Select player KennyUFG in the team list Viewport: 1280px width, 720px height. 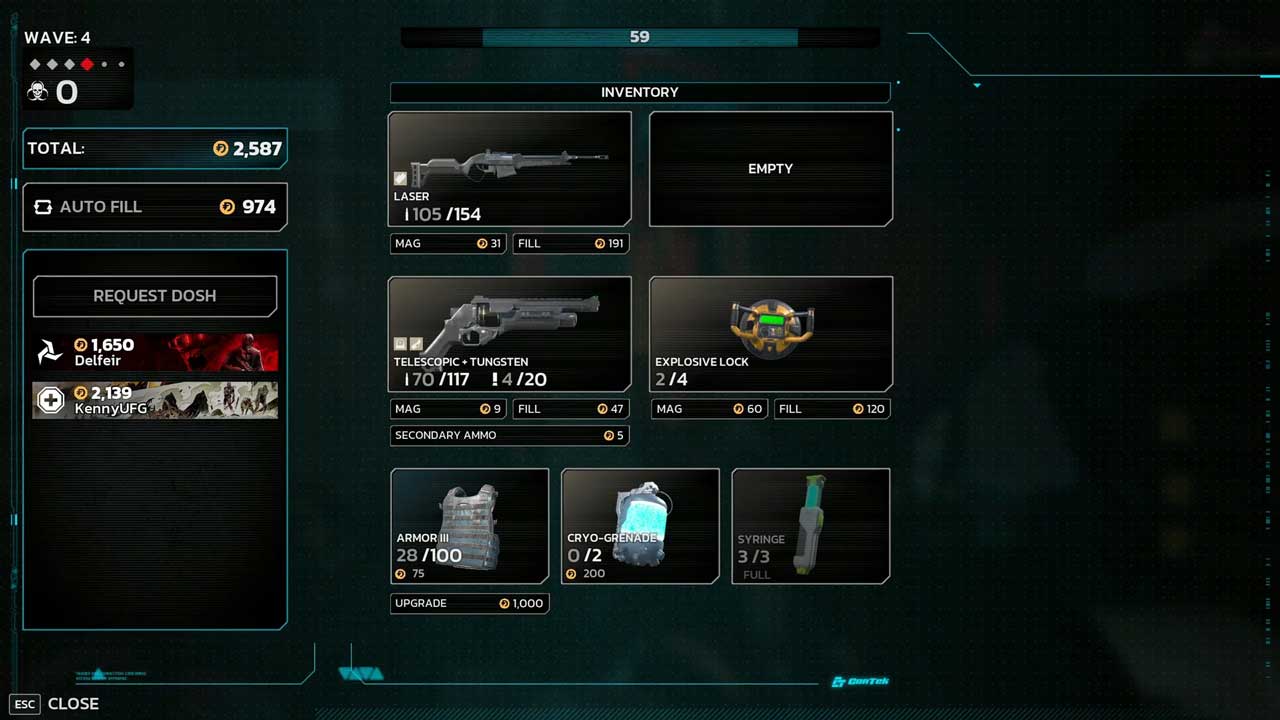coord(155,400)
